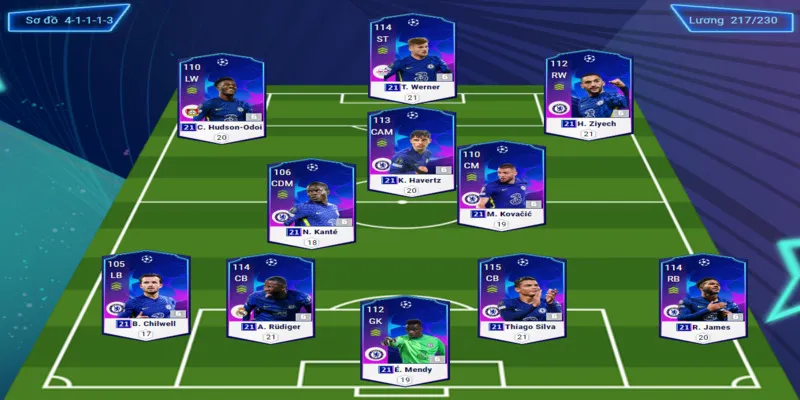Choose goalkeeper É. Mendy's card
The height and width of the screenshot is (400, 800).
(x=404, y=340)
